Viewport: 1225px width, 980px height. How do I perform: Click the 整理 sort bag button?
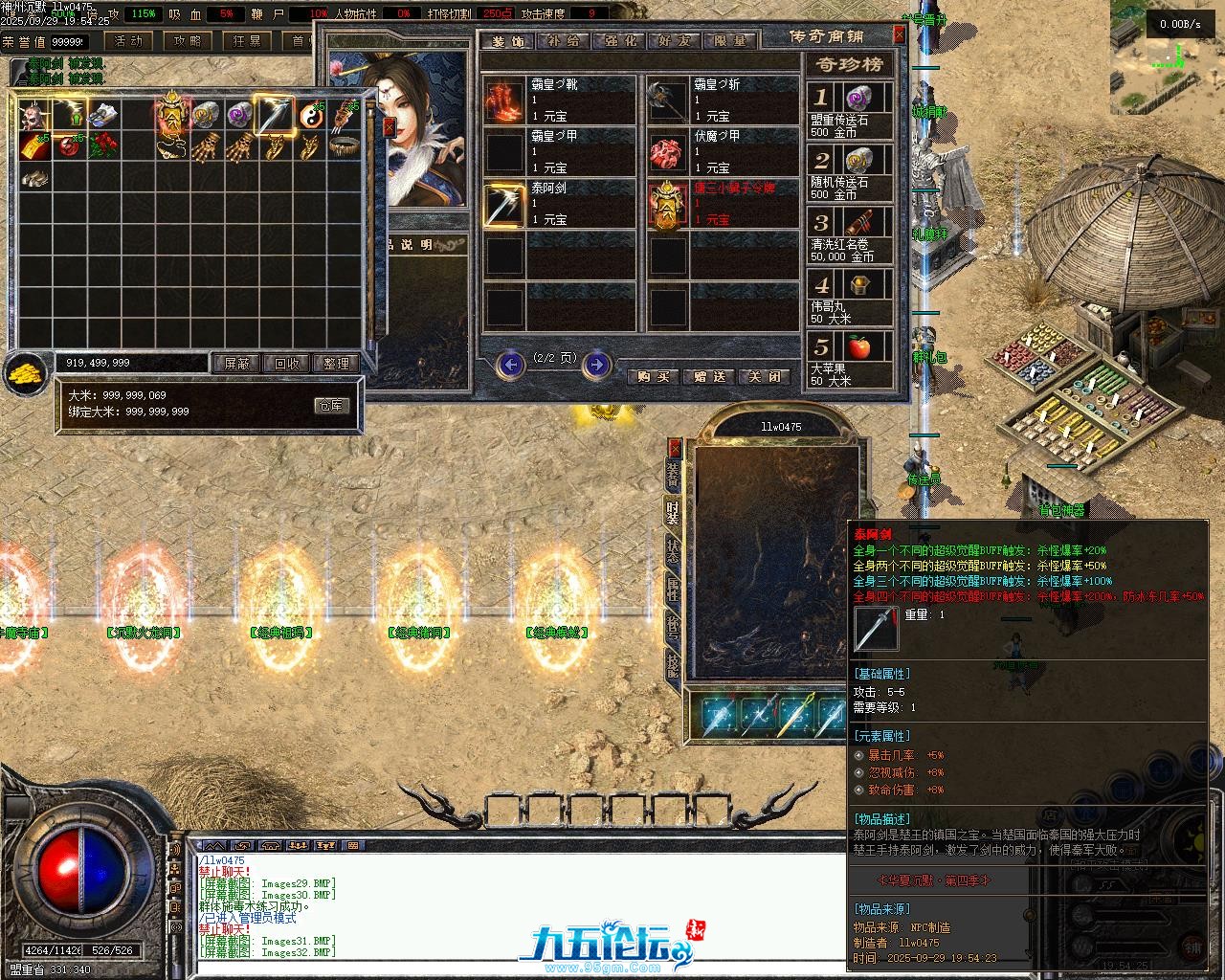pyautogui.click(x=336, y=364)
